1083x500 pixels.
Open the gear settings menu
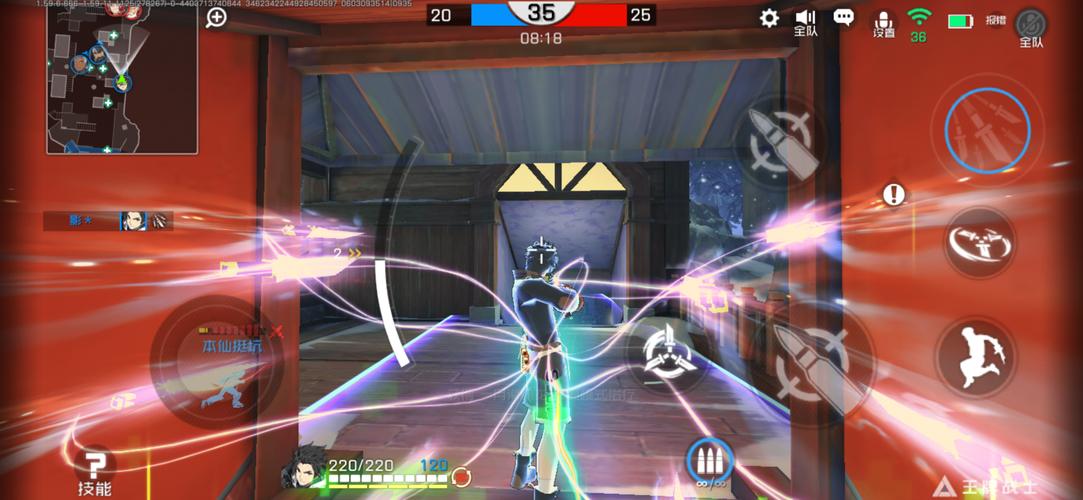[x=769, y=18]
